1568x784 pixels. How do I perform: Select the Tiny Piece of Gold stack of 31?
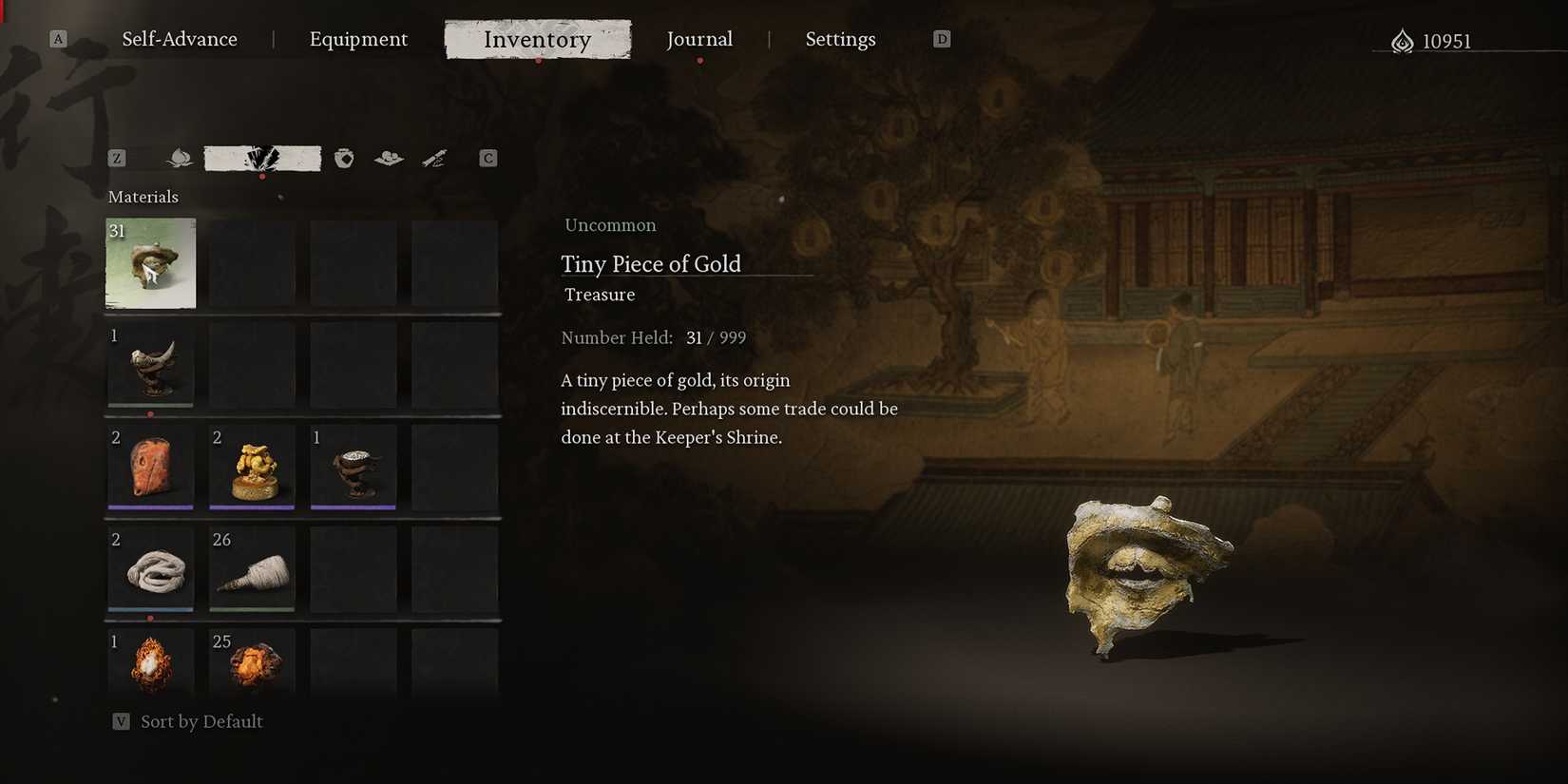150,263
